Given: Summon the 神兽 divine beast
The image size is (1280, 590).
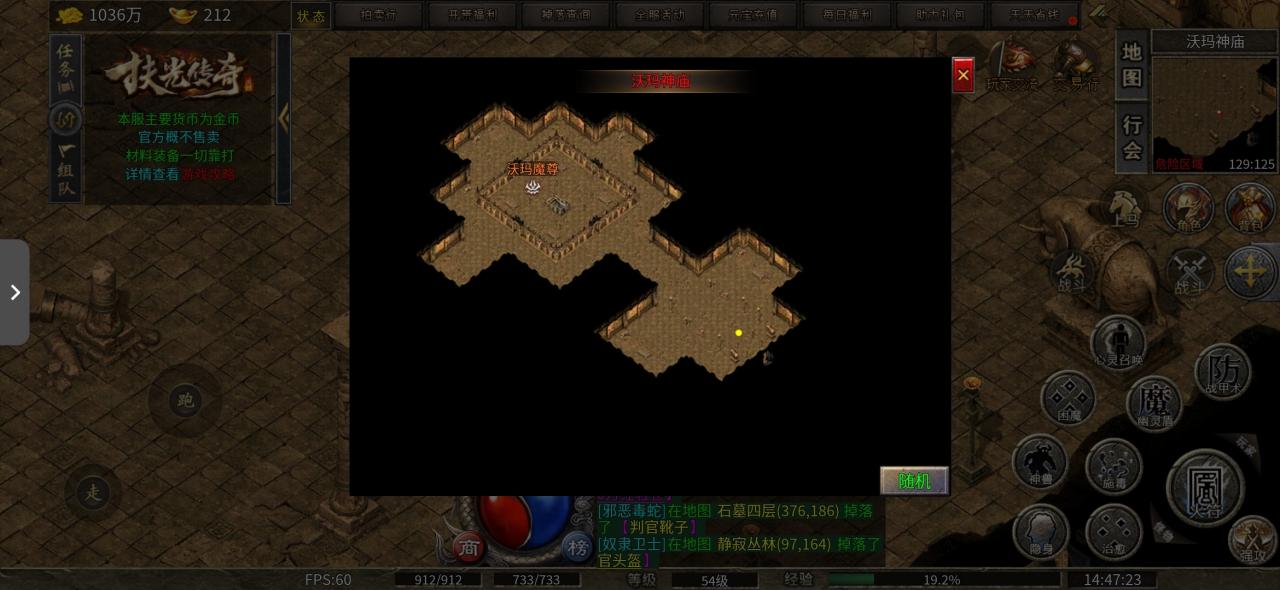Looking at the screenshot, I should point(1040,462).
